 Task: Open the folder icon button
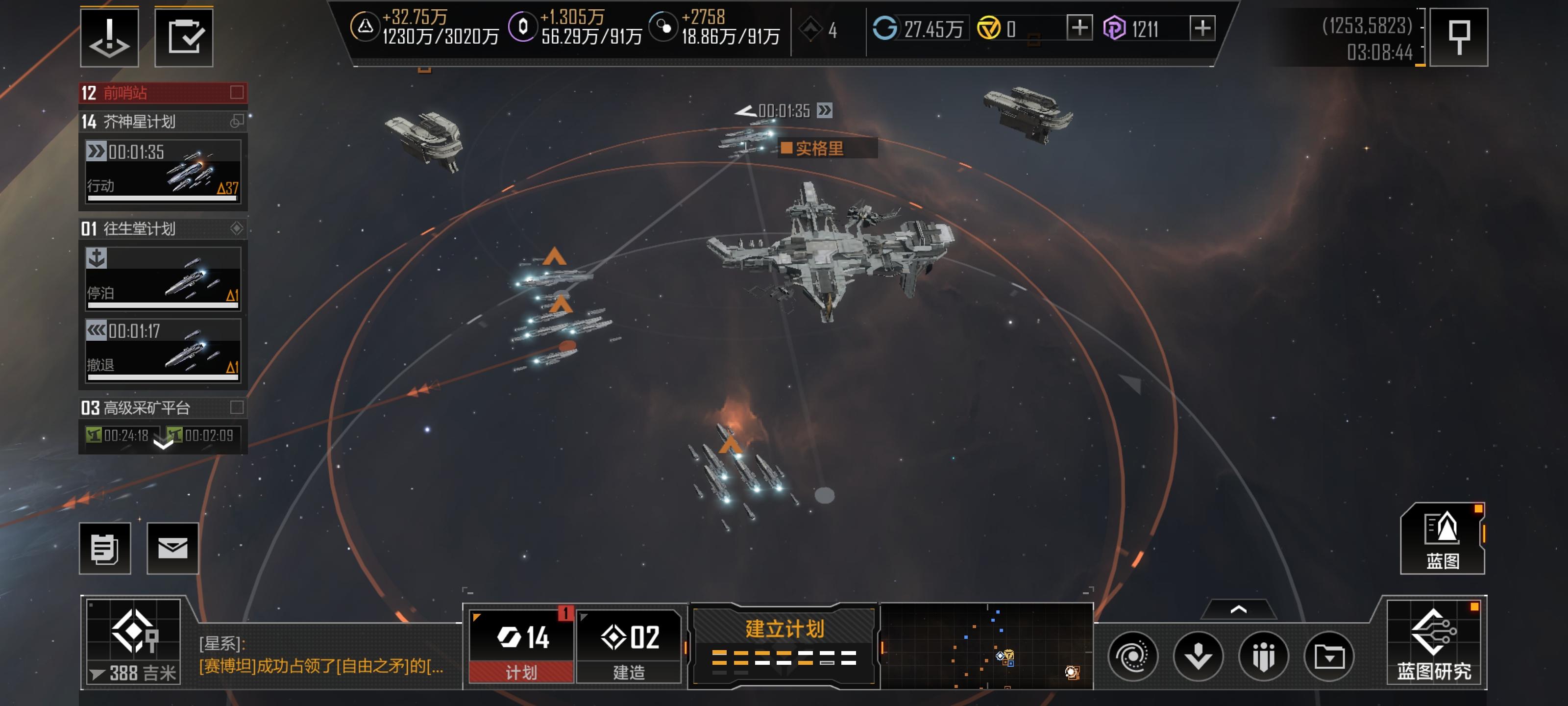pyautogui.click(x=1329, y=656)
